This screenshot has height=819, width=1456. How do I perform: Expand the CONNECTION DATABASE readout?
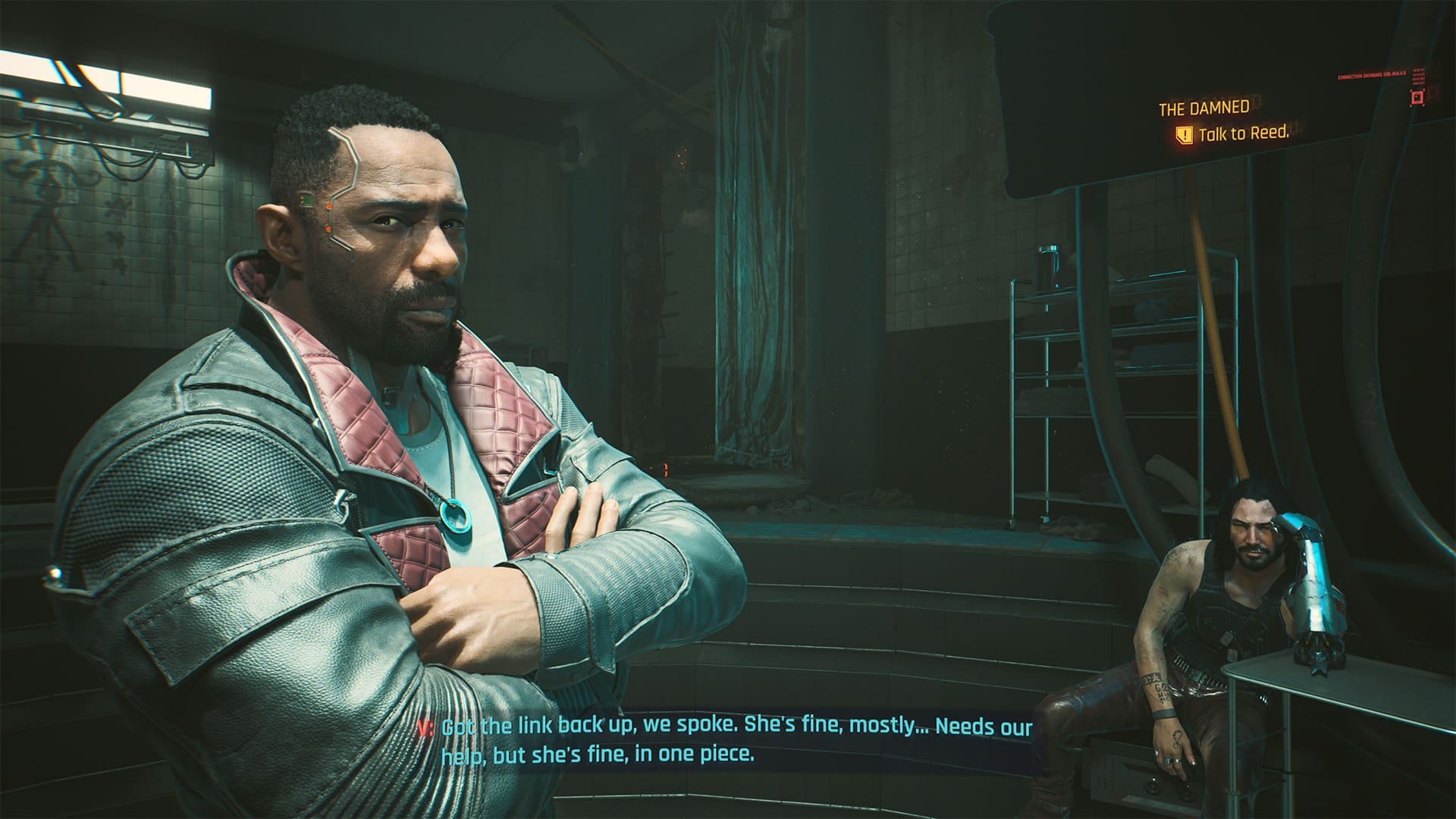pos(1369,76)
